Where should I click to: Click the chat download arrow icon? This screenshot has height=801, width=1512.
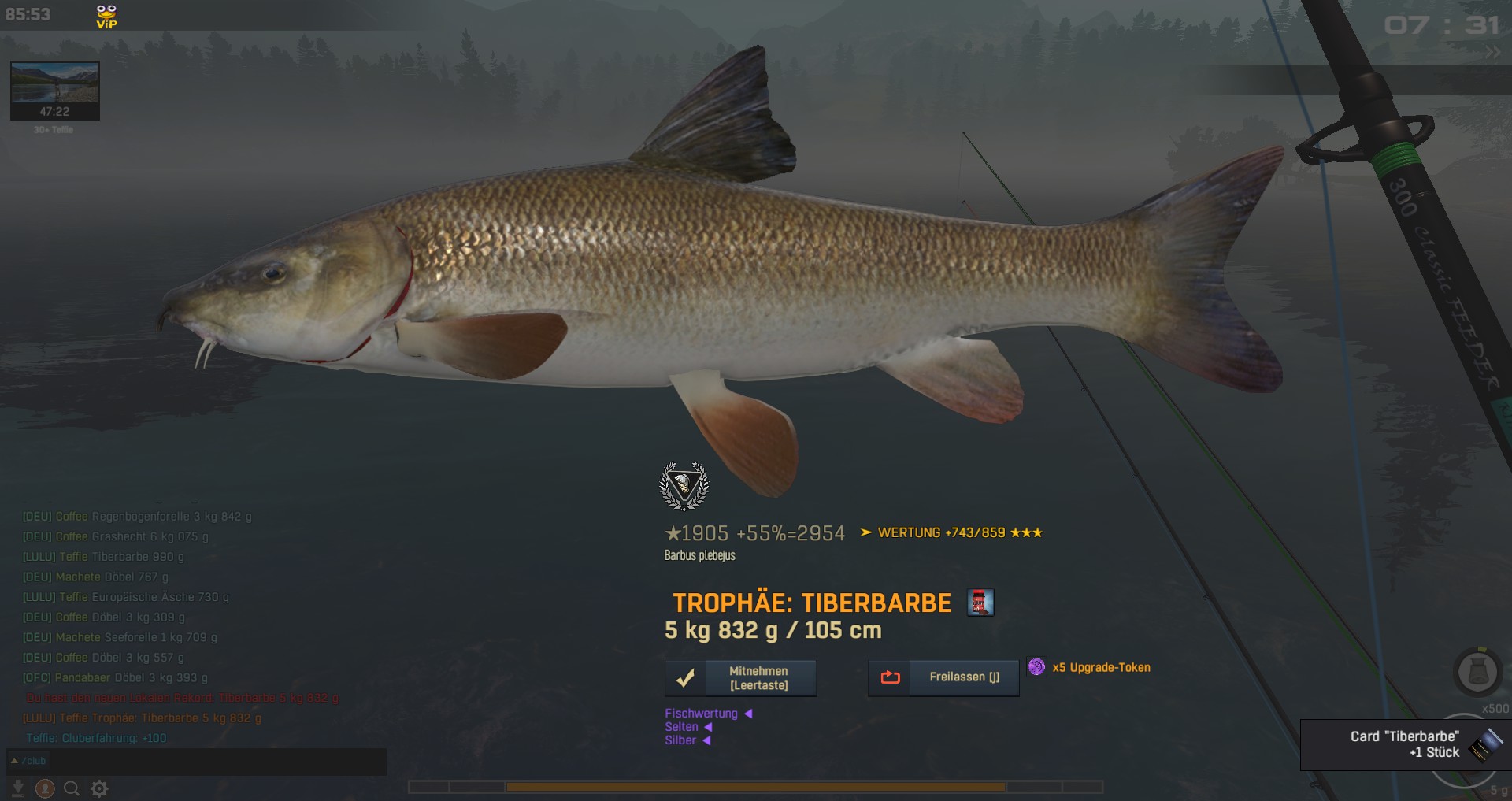(x=18, y=788)
